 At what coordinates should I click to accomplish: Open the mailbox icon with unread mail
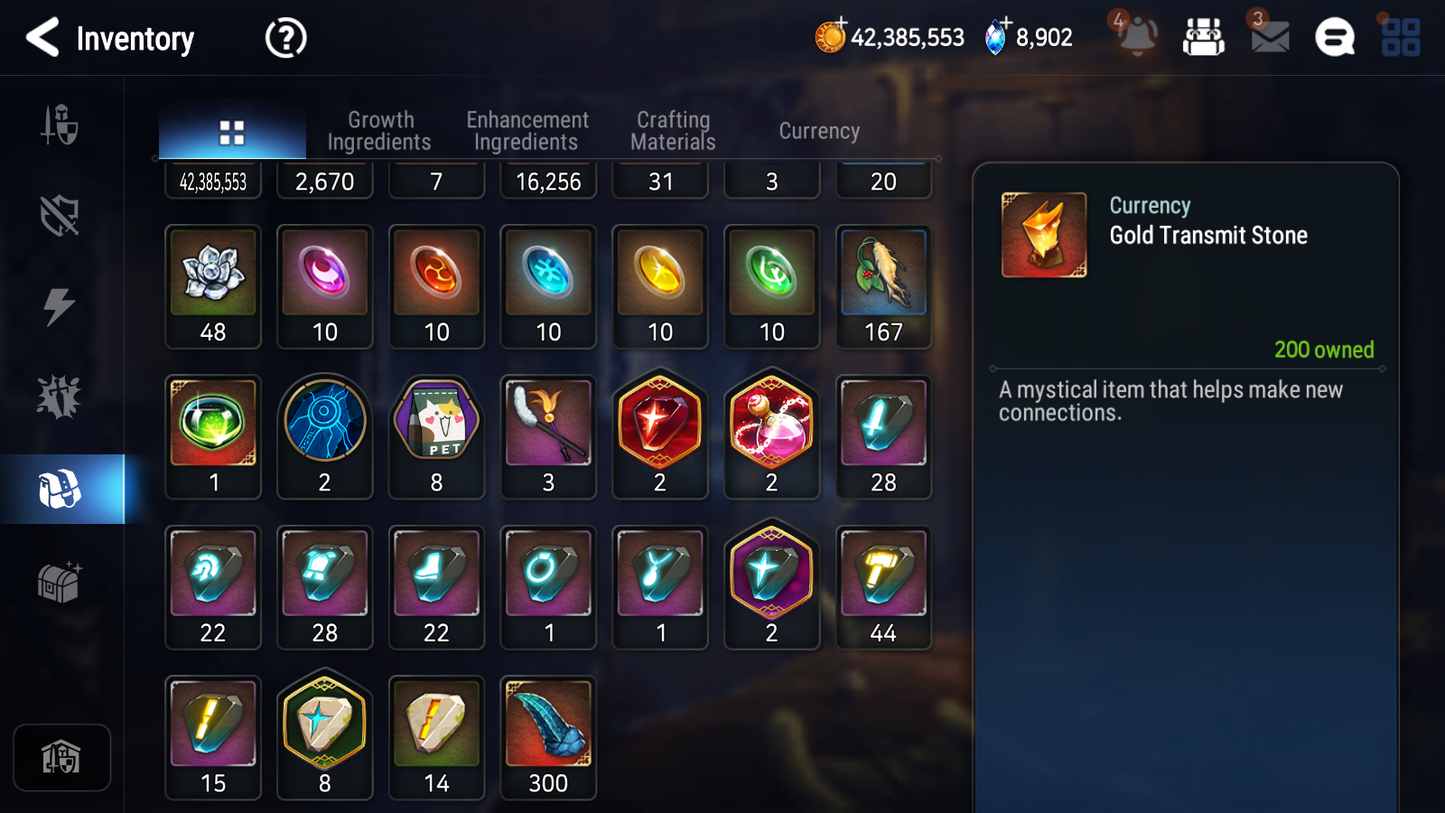tap(1268, 37)
